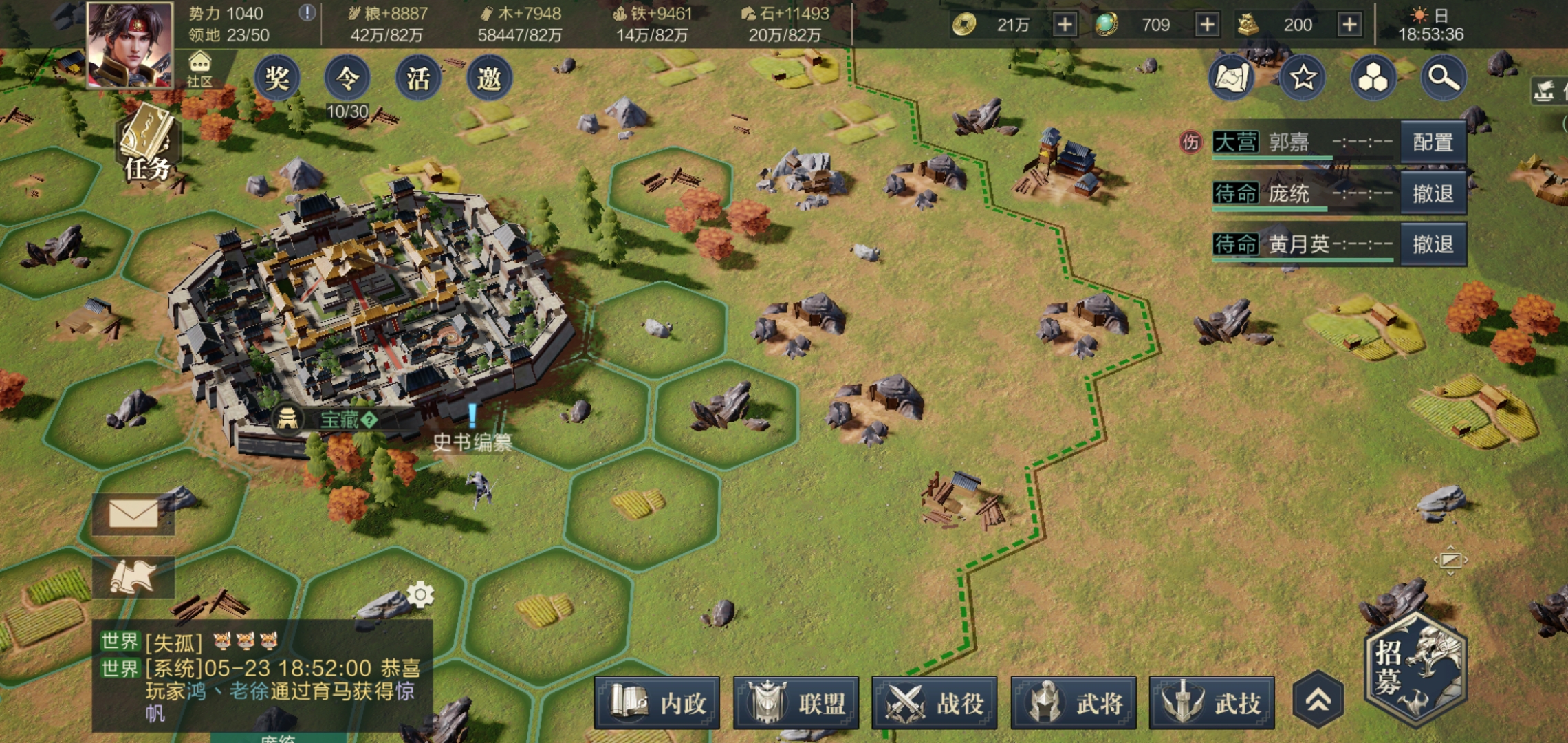Screen dimensions: 1568x743
Task: Open the 邀 invite icon
Action: (489, 78)
